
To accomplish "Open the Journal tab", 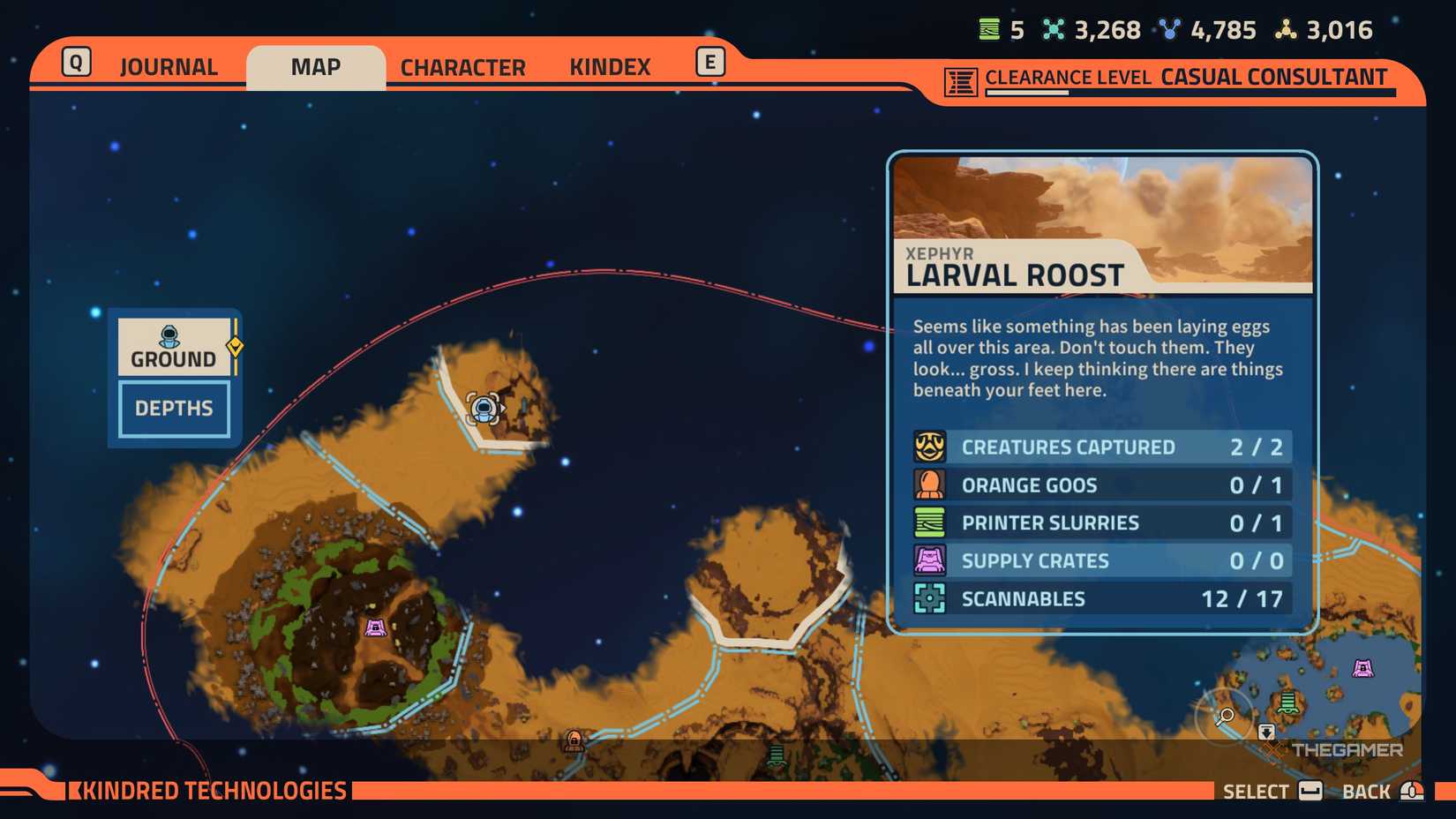I will tap(169, 66).
